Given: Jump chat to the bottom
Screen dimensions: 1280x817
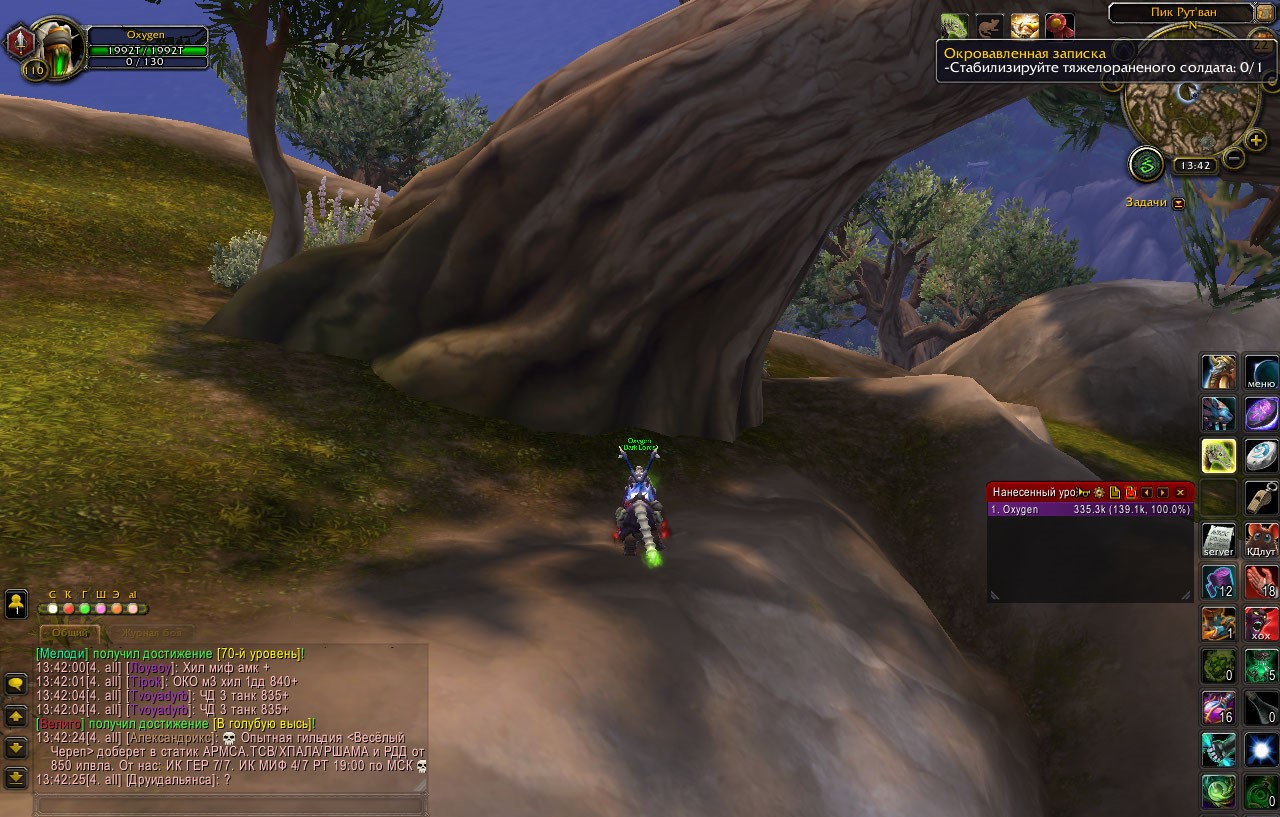Looking at the screenshot, I should (16, 776).
